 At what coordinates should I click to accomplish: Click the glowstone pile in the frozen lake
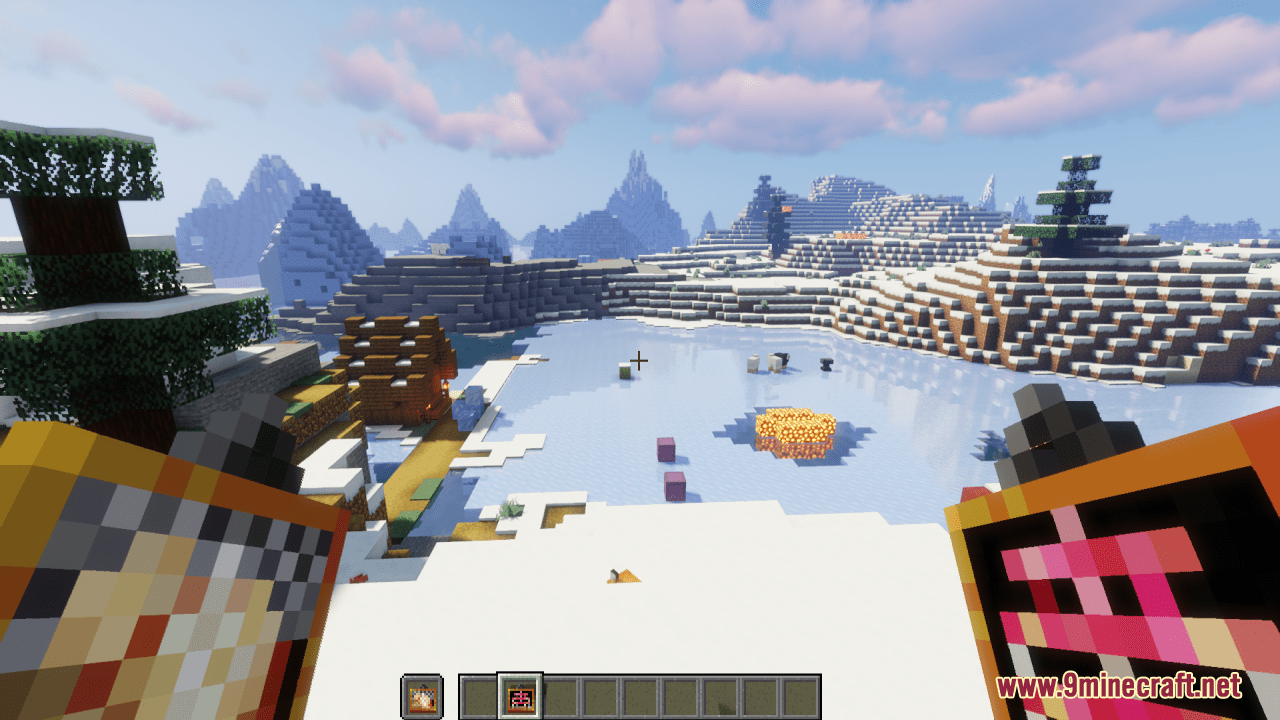pyautogui.click(x=796, y=430)
